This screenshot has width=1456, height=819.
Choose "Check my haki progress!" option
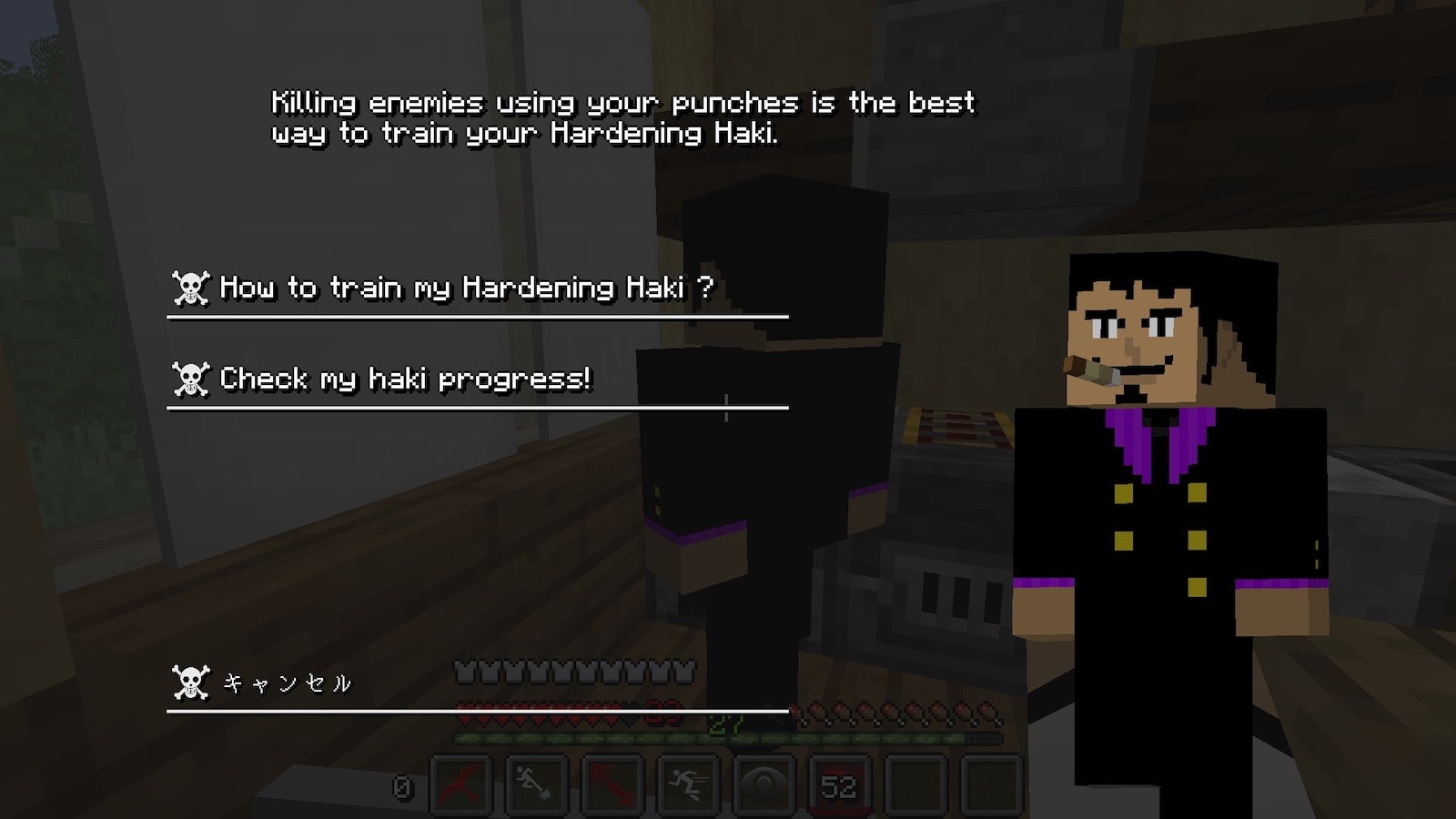coord(406,379)
